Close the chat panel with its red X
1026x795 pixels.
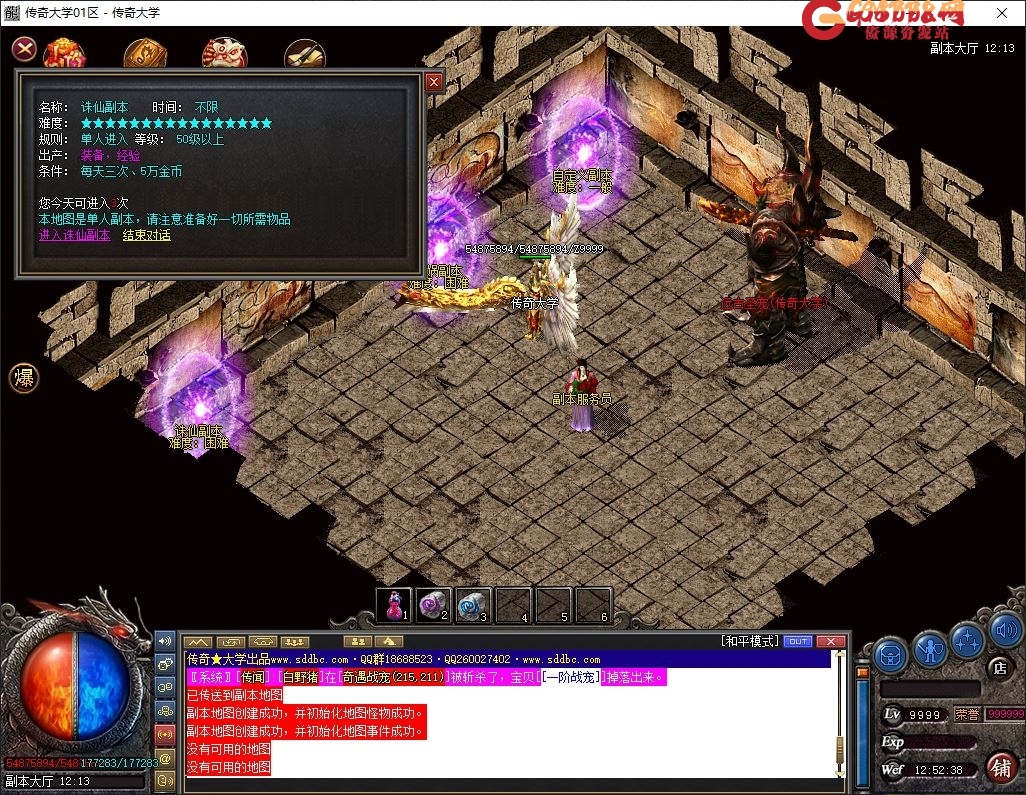pos(831,641)
